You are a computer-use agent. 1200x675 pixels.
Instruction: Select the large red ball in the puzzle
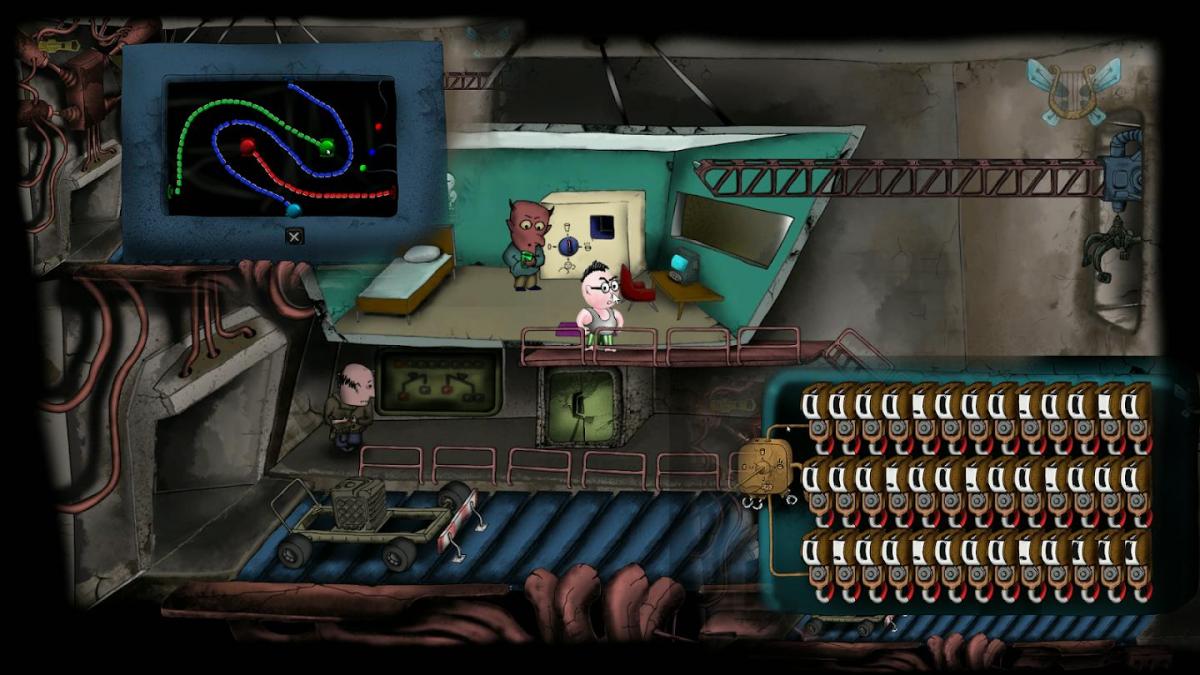(248, 147)
